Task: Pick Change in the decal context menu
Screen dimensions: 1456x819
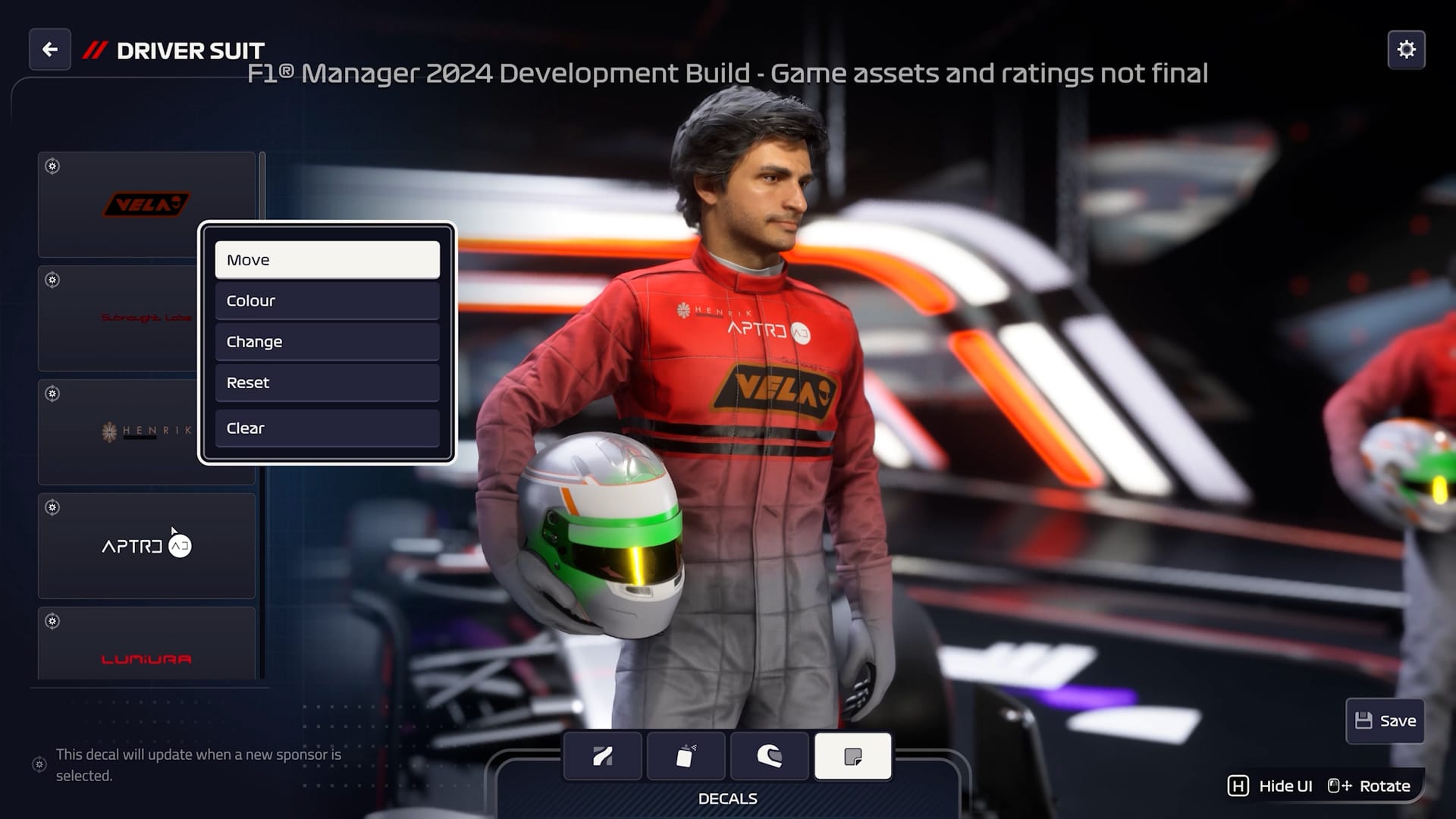Action: point(327,342)
